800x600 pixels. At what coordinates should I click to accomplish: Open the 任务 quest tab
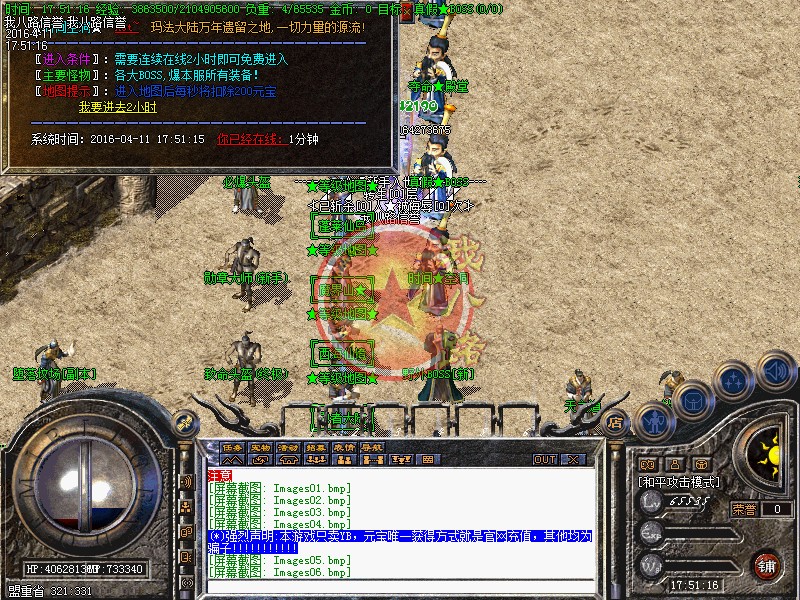click(x=232, y=446)
